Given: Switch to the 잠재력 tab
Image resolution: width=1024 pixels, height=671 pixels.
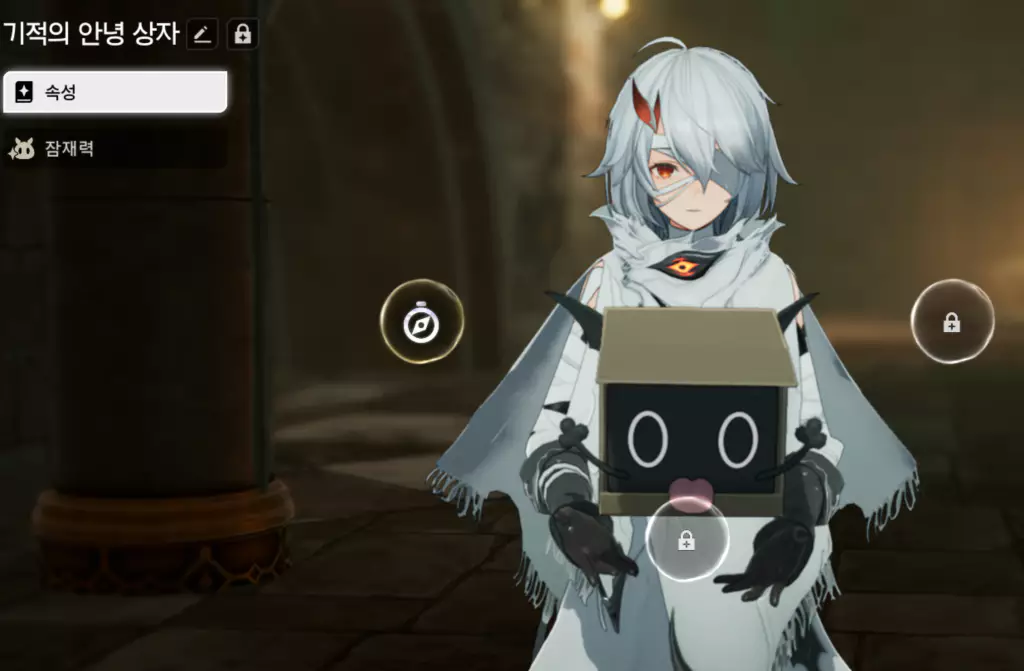Looking at the screenshot, I should tap(114, 149).
